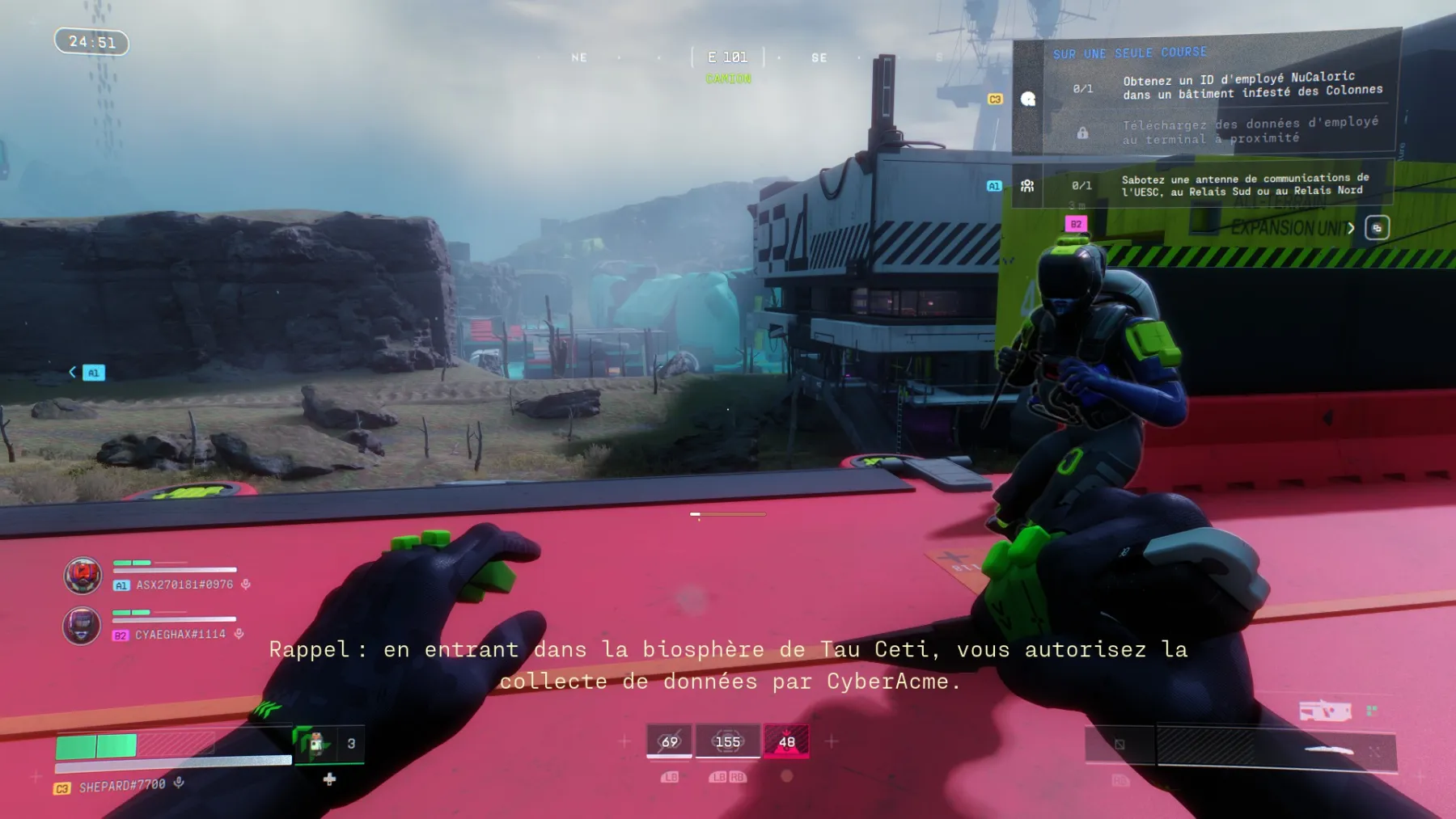Select the equipped knife weapon slot
The width and height of the screenshot is (1456, 819).
point(1276,748)
